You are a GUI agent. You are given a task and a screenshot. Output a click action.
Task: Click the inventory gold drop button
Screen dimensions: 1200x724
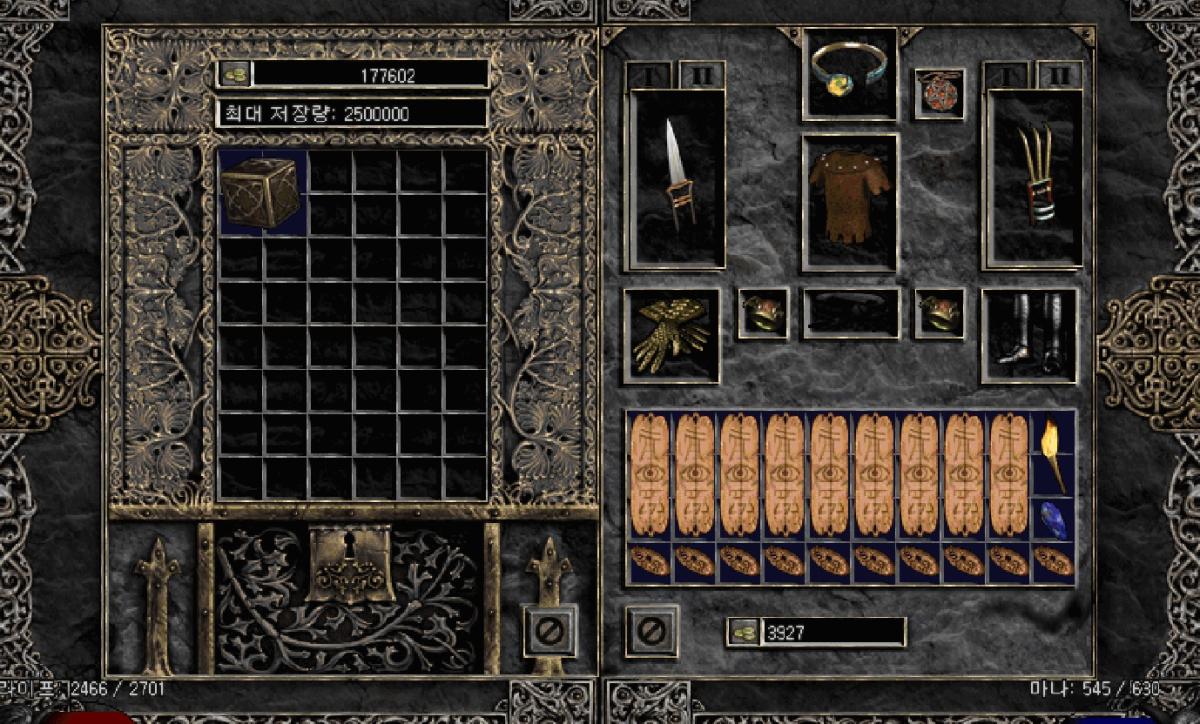pyautogui.click(x=742, y=632)
